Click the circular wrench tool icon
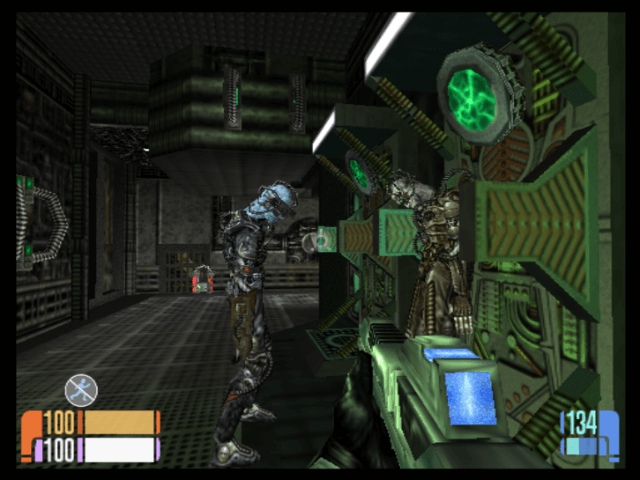 point(81,389)
